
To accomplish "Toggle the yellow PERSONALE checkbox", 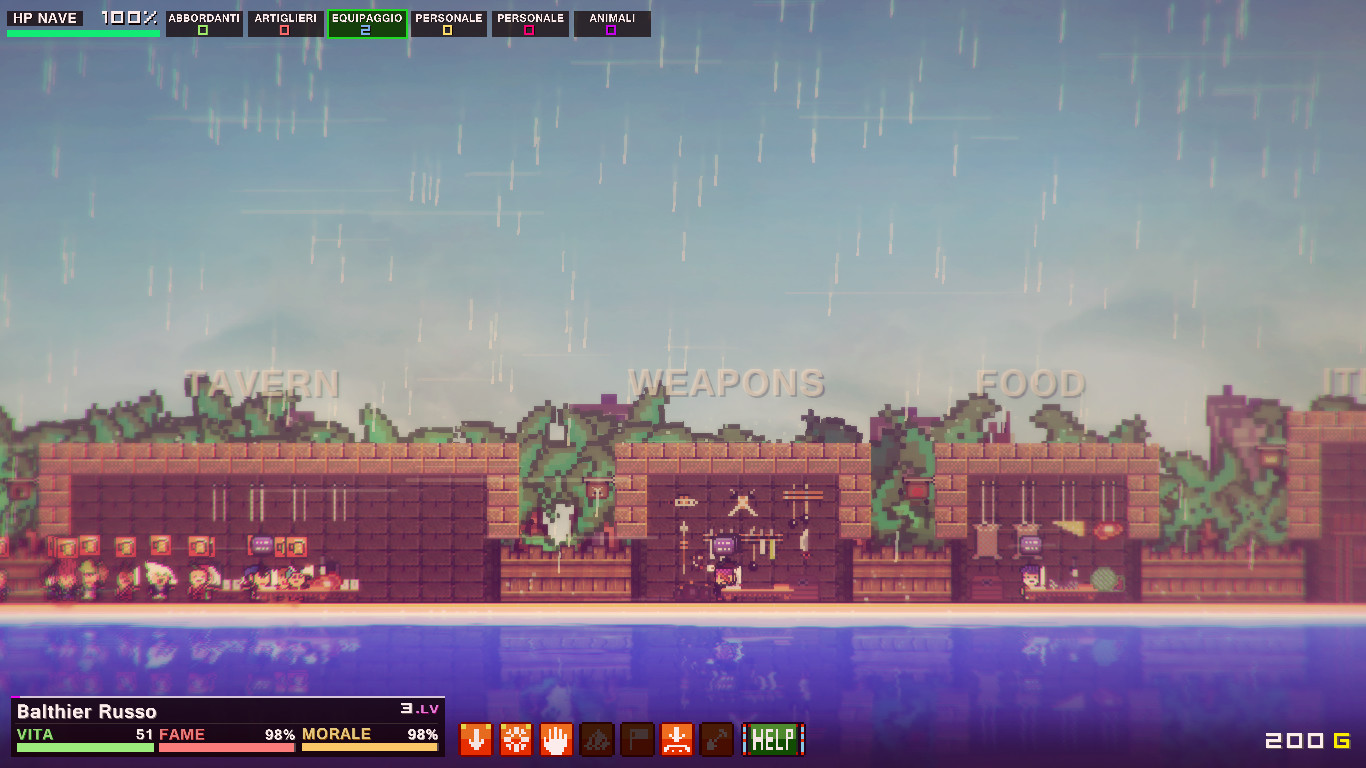I will [x=448, y=31].
